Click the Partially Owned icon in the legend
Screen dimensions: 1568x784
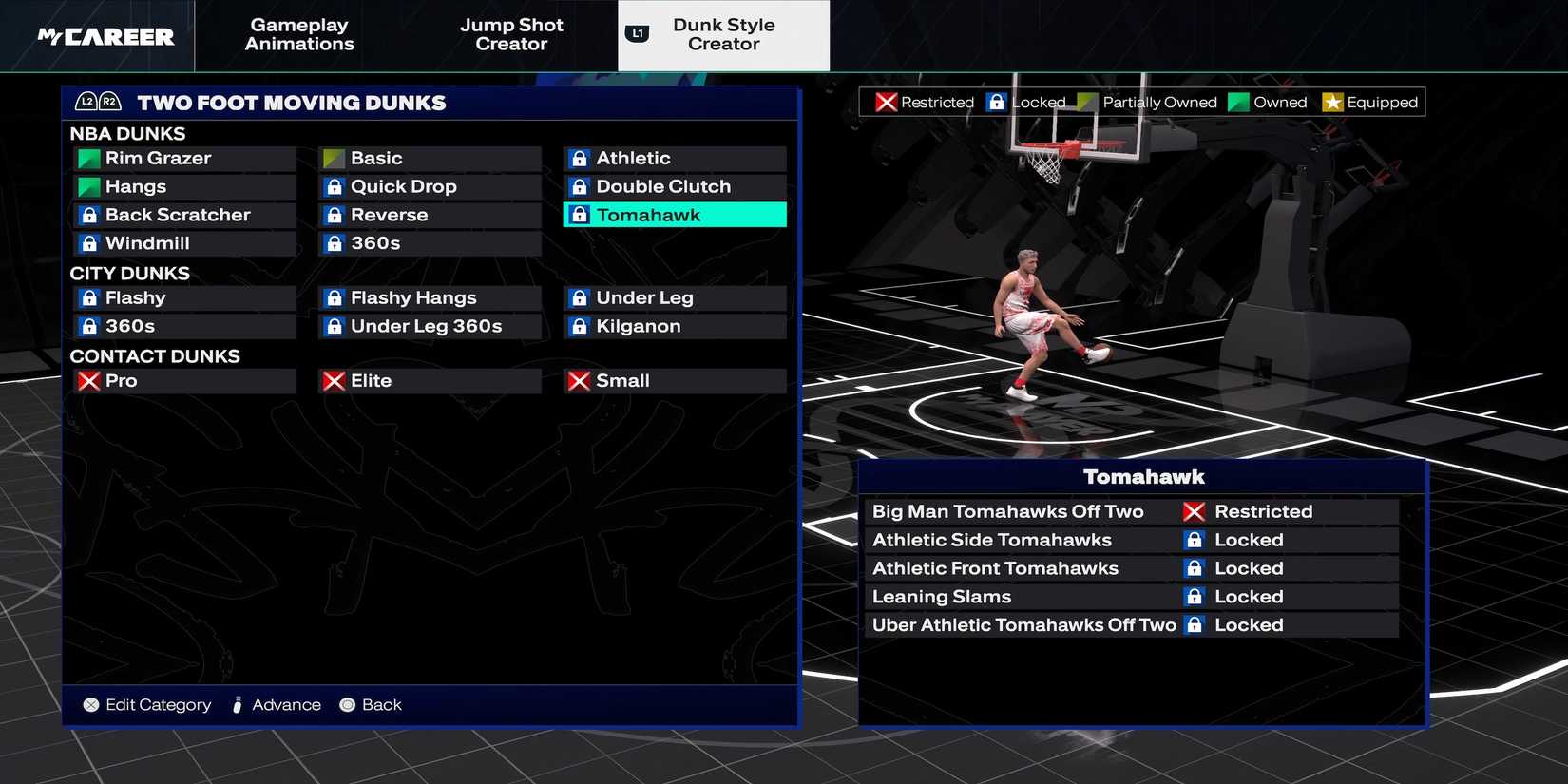(x=1084, y=102)
